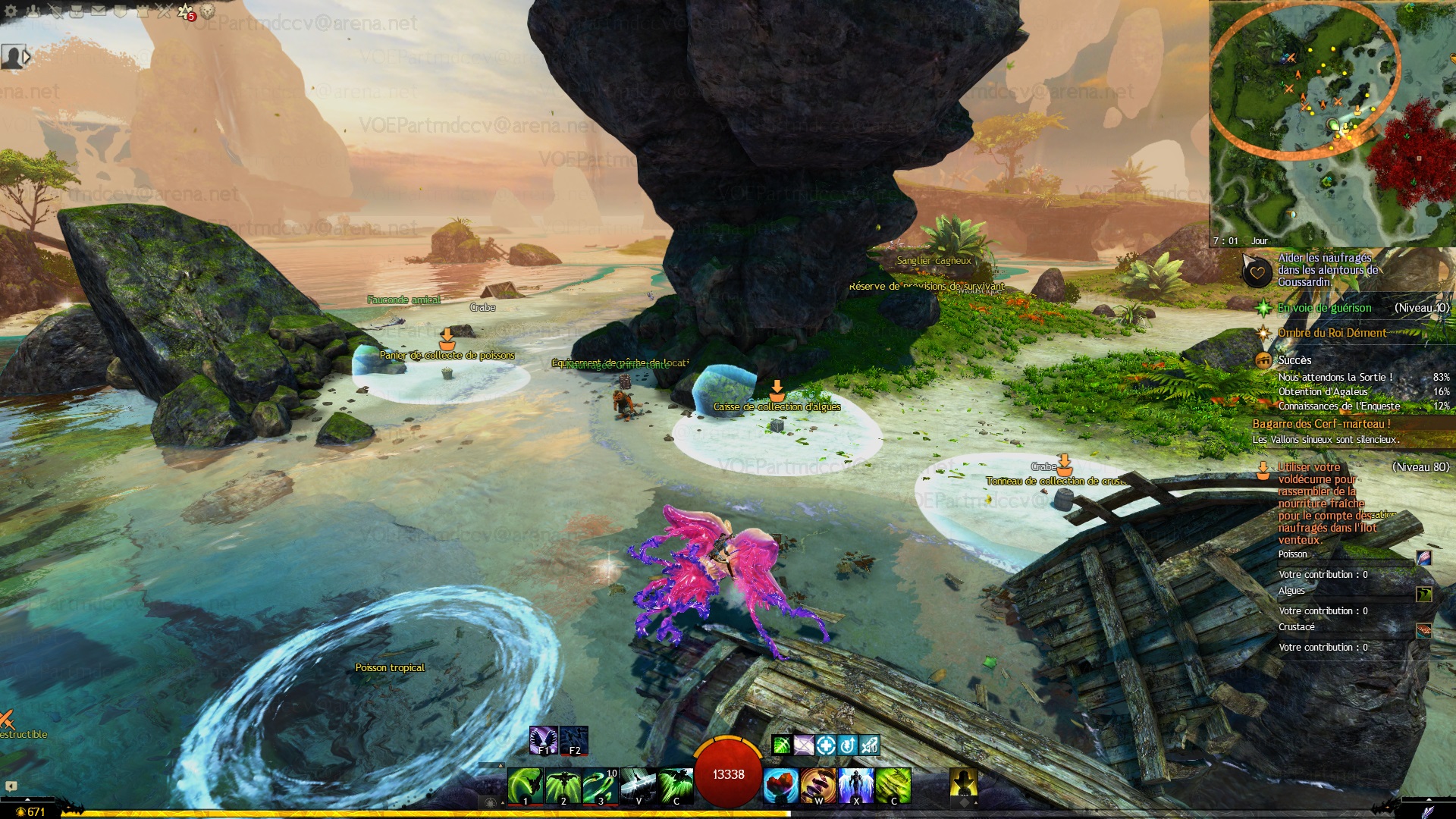The height and width of the screenshot is (819, 1456).
Task: Open the Succès achievements tracker header
Action: [x=1294, y=360]
